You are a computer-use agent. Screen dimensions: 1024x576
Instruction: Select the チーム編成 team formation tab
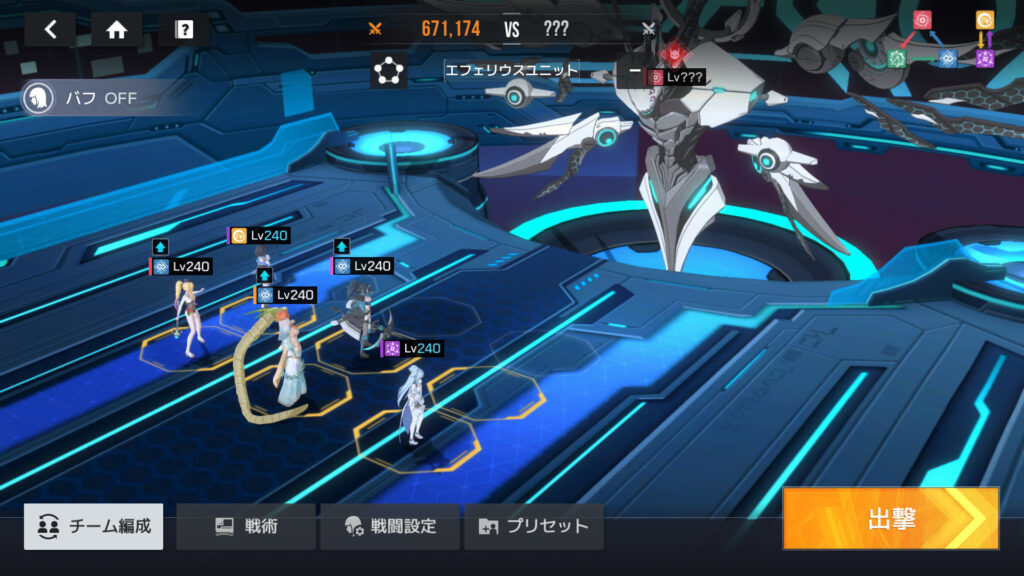pyautogui.click(x=94, y=526)
